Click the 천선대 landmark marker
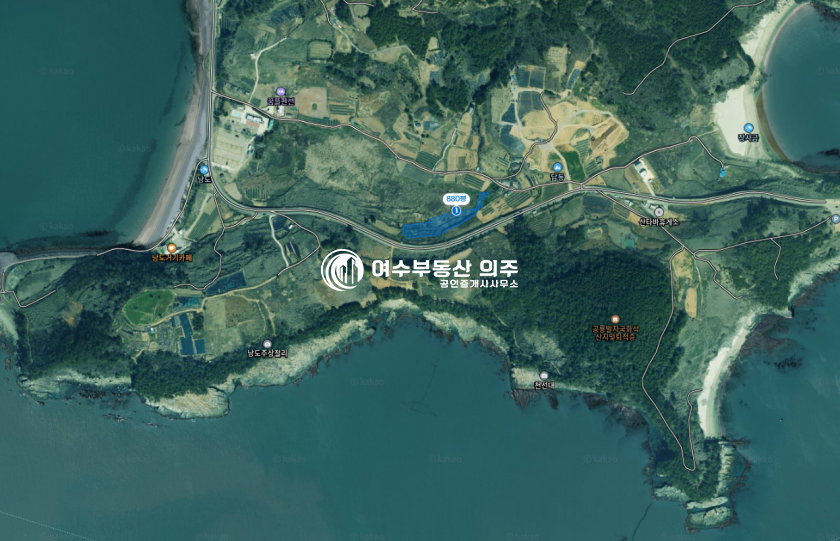840x541 pixels. pyautogui.click(x=544, y=376)
